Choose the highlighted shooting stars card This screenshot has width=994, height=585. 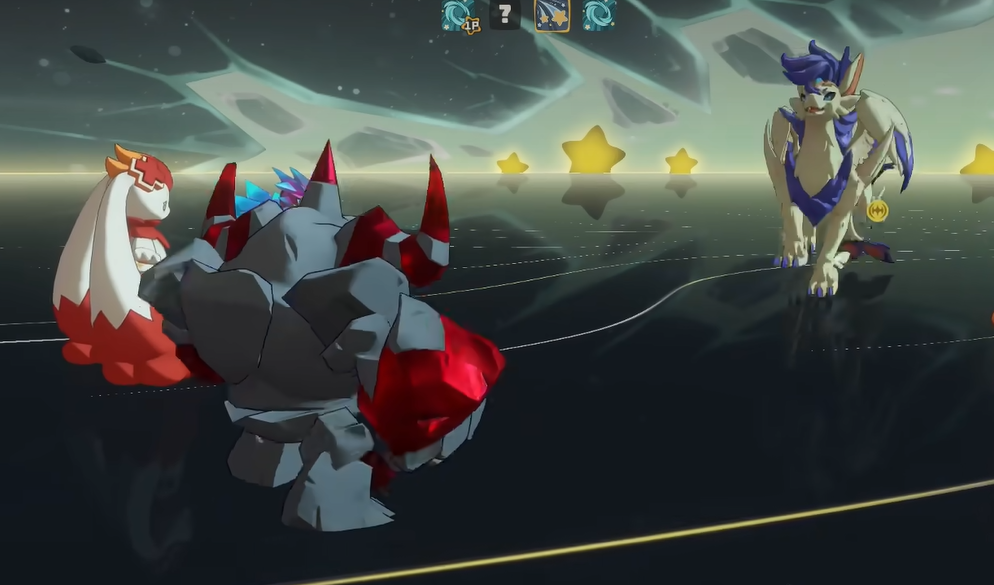(552, 15)
